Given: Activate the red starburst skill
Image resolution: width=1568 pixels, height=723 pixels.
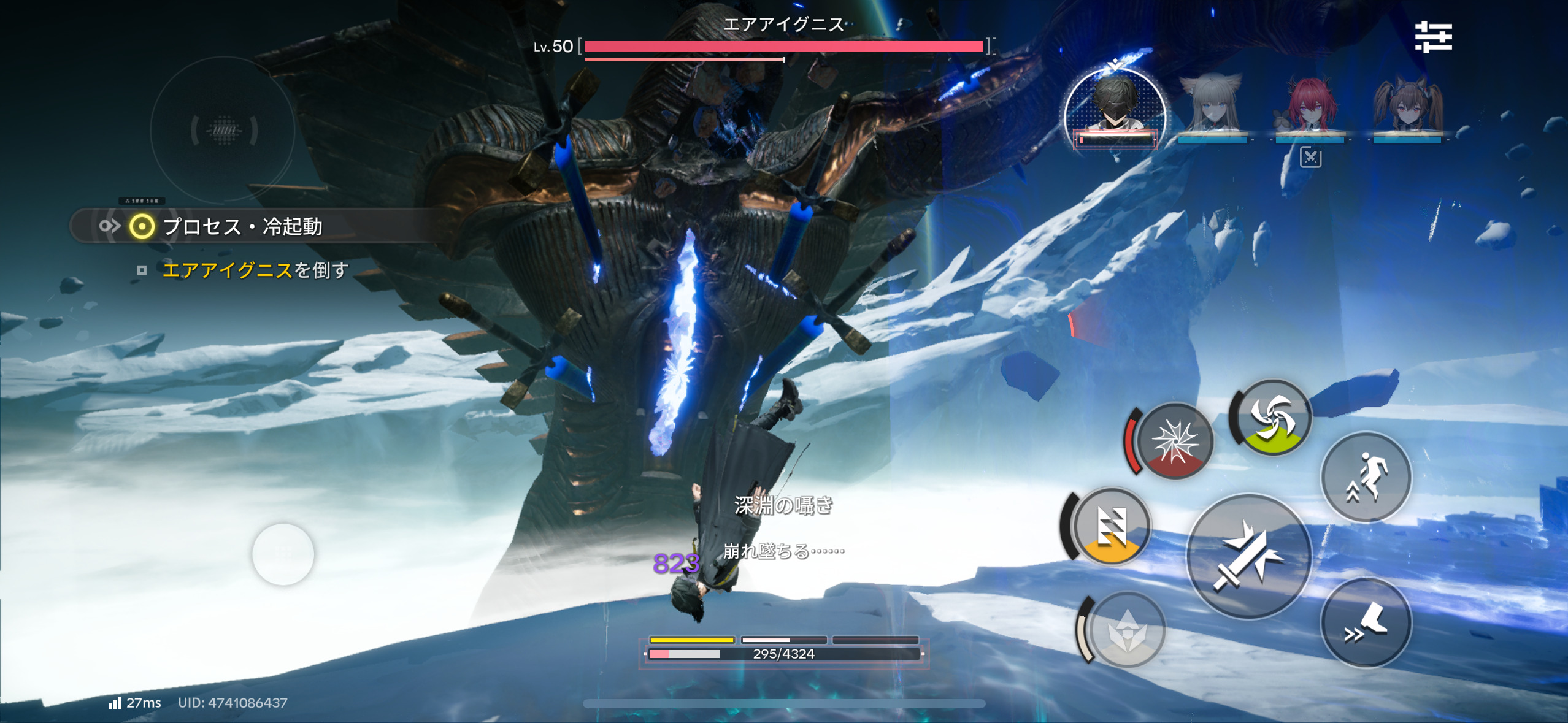Looking at the screenshot, I should [x=1174, y=441].
